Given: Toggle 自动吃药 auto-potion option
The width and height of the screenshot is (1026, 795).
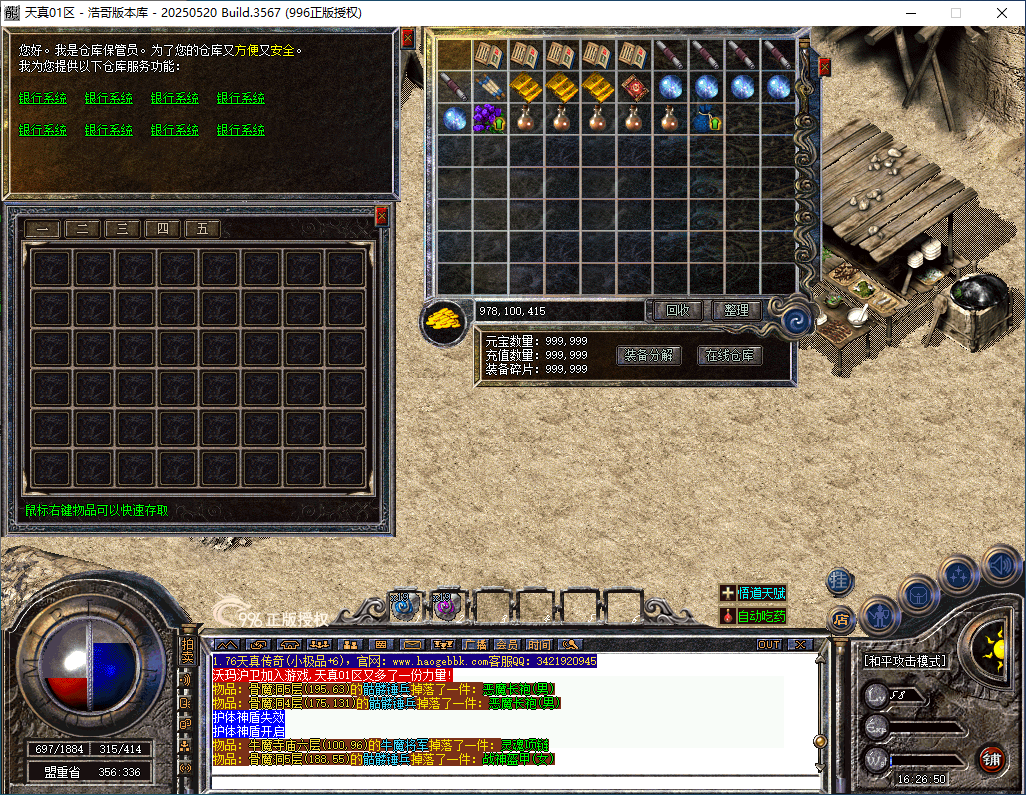Looking at the screenshot, I should click(753, 616).
